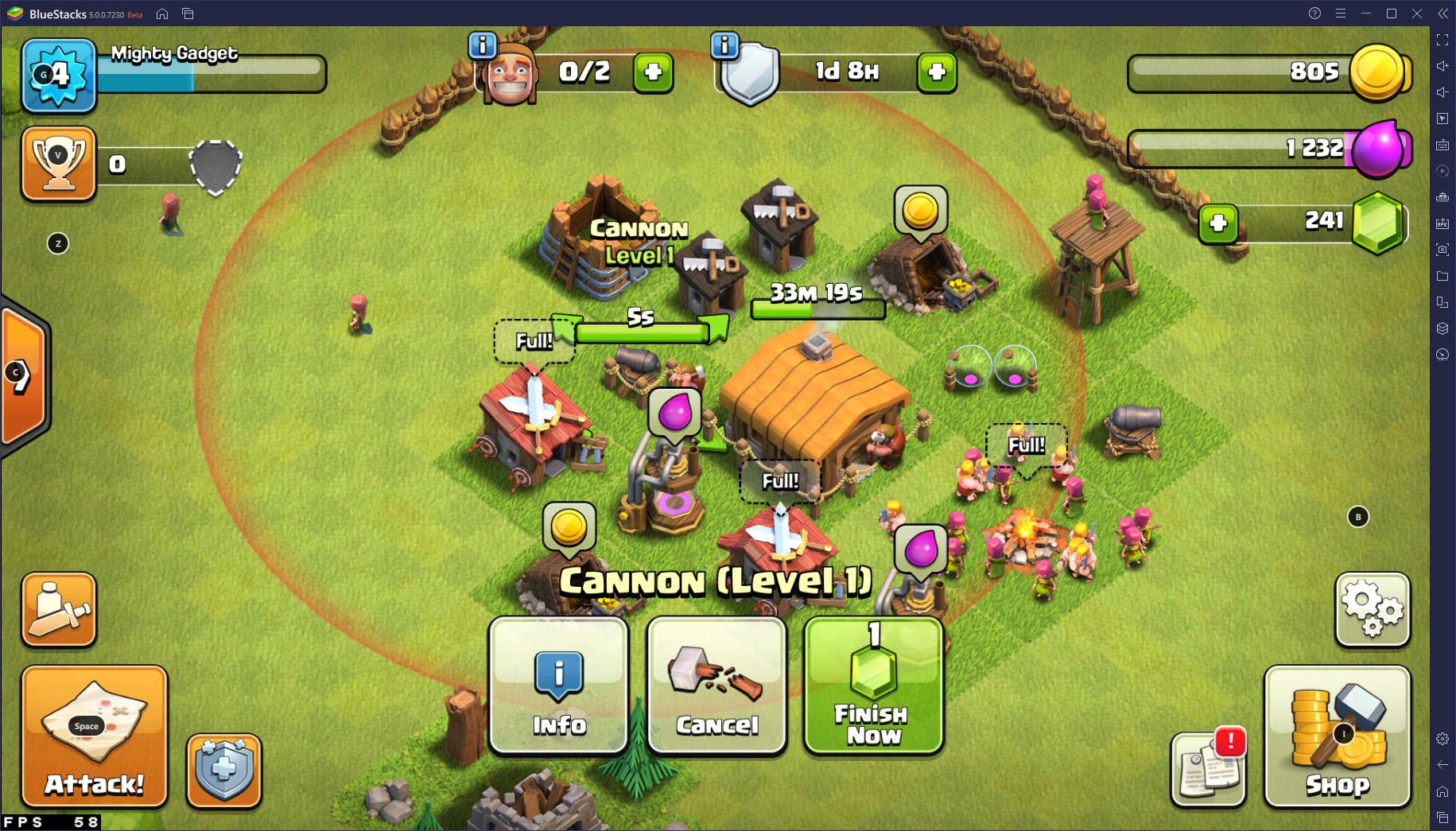1456x831 pixels.
Task: Extend shield with plus button
Action: click(936, 72)
